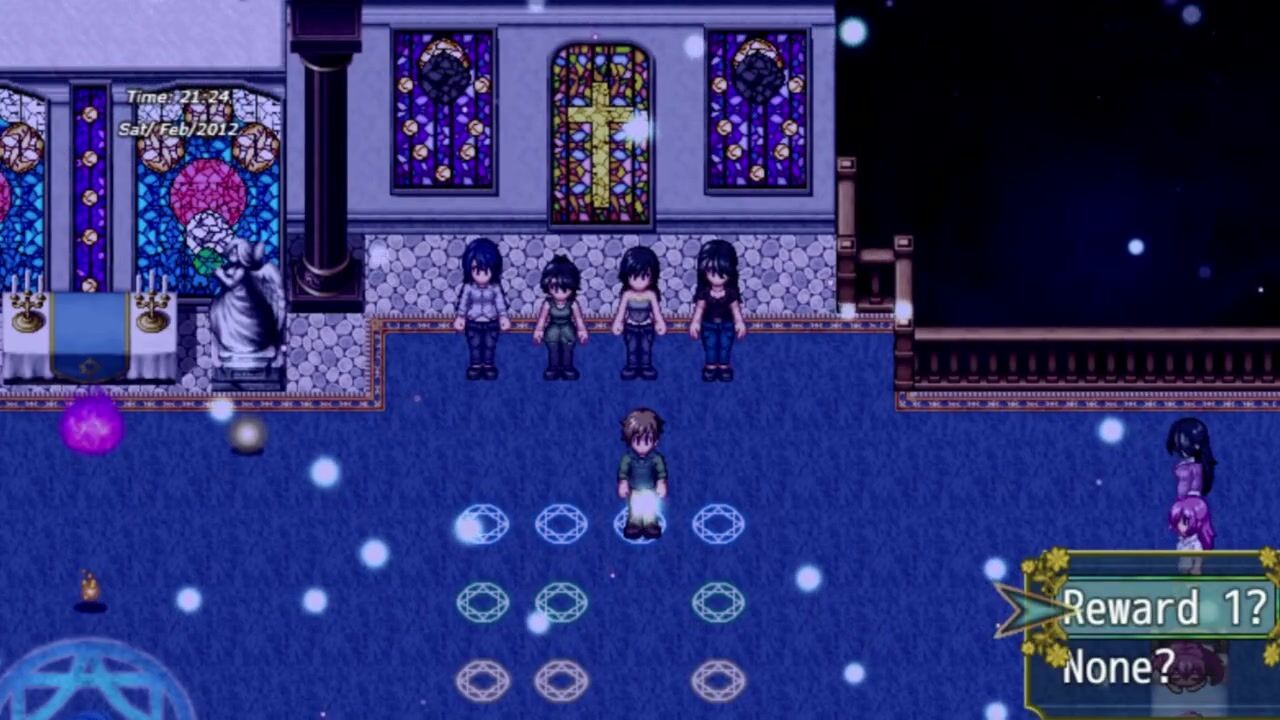Choose the "Reward 1?" option
This screenshot has width=1280, height=720.
[x=1164, y=608]
